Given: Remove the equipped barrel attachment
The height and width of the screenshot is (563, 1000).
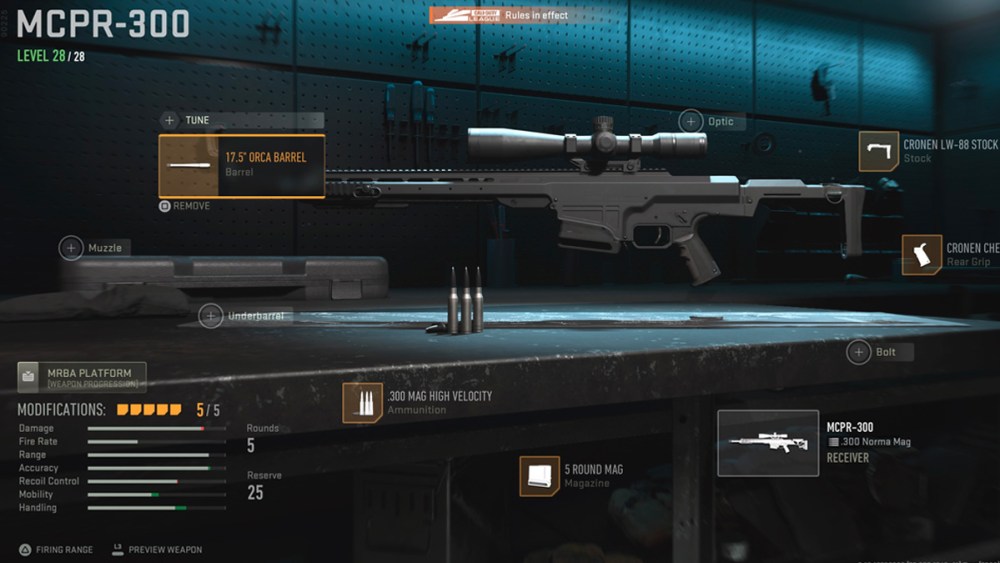Looking at the screenshot, I should click(185, 206).
